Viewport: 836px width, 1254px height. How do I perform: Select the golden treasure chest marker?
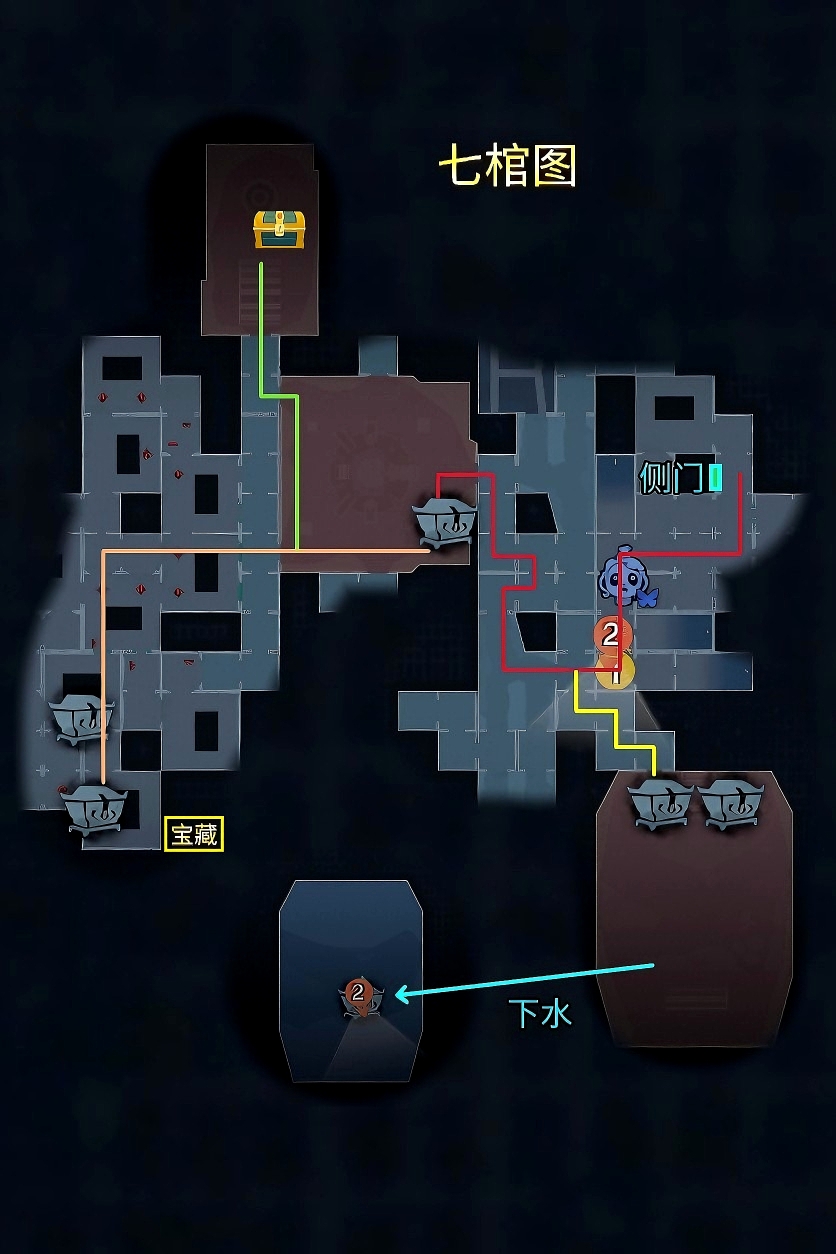279,229
